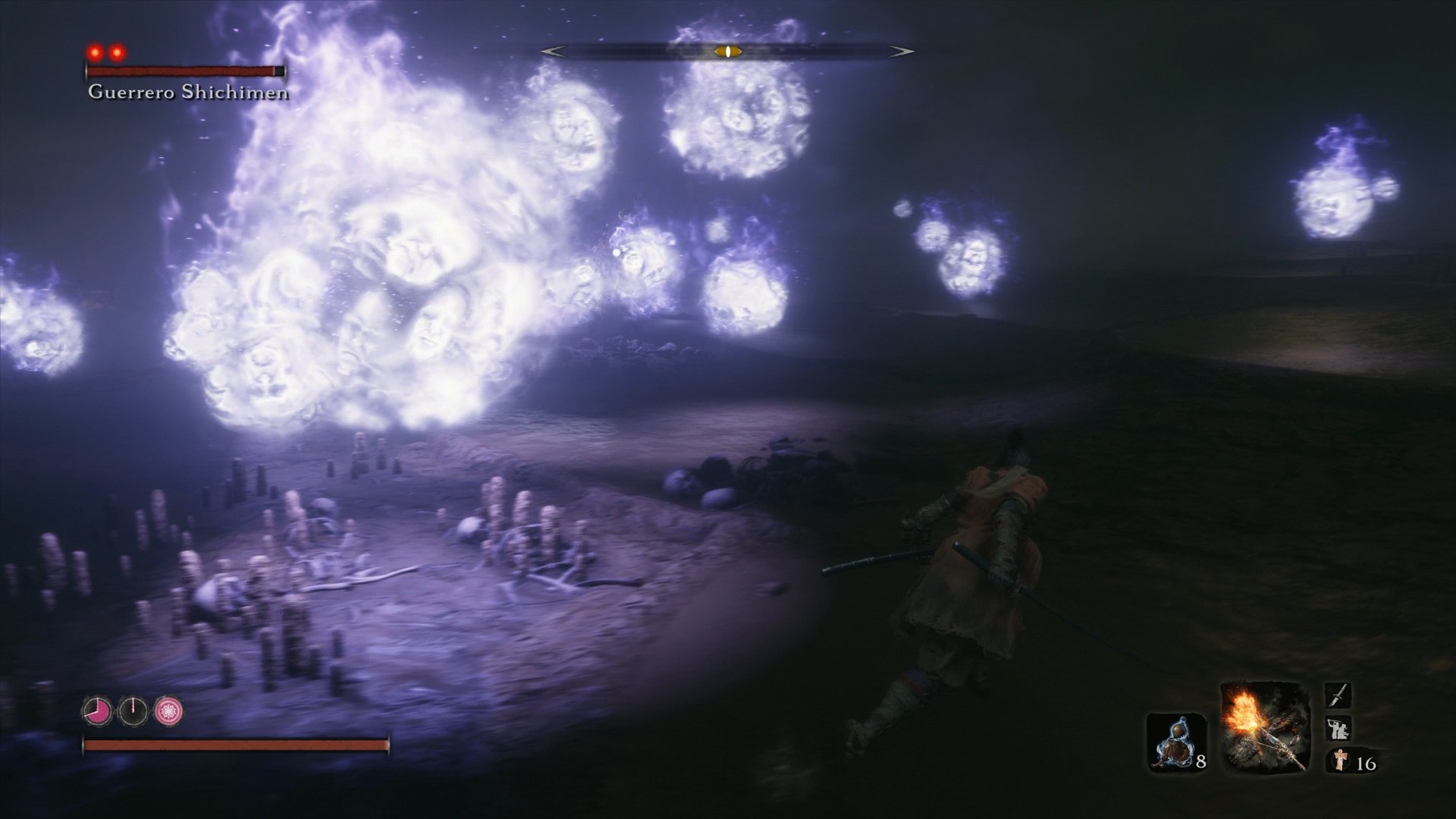Click the combat art skill icon

[1338, 728]
